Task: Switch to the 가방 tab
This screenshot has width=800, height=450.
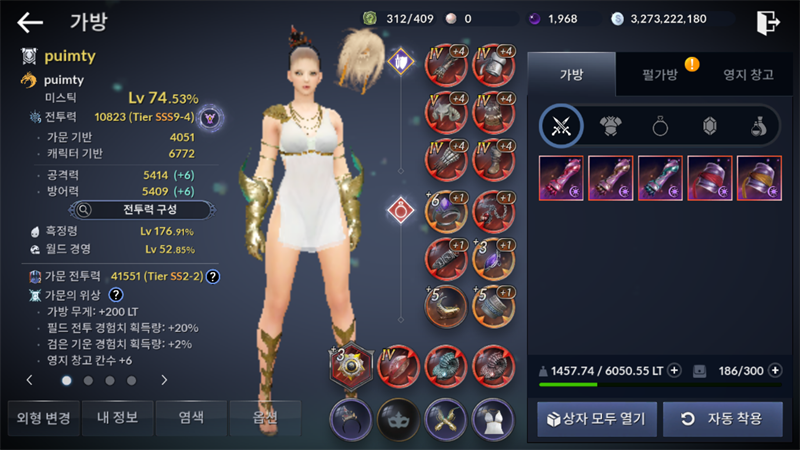Action: [x=573, y=74]
